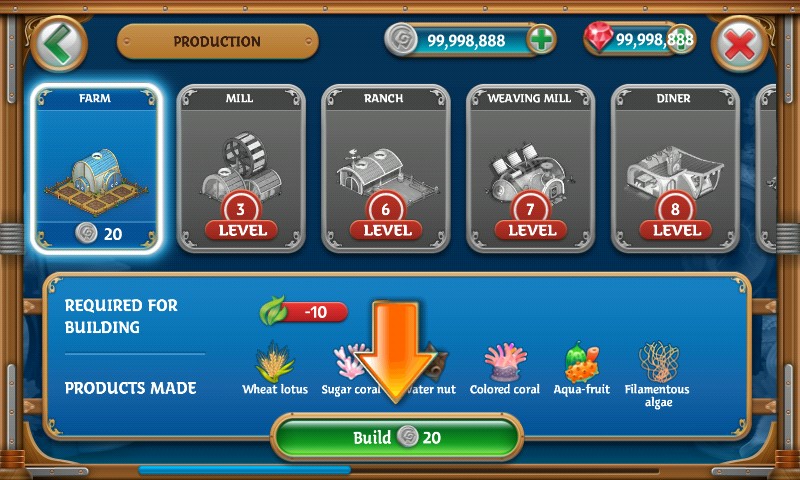Select the Ranch building card
800x480 pixels.
click(386, 167)
